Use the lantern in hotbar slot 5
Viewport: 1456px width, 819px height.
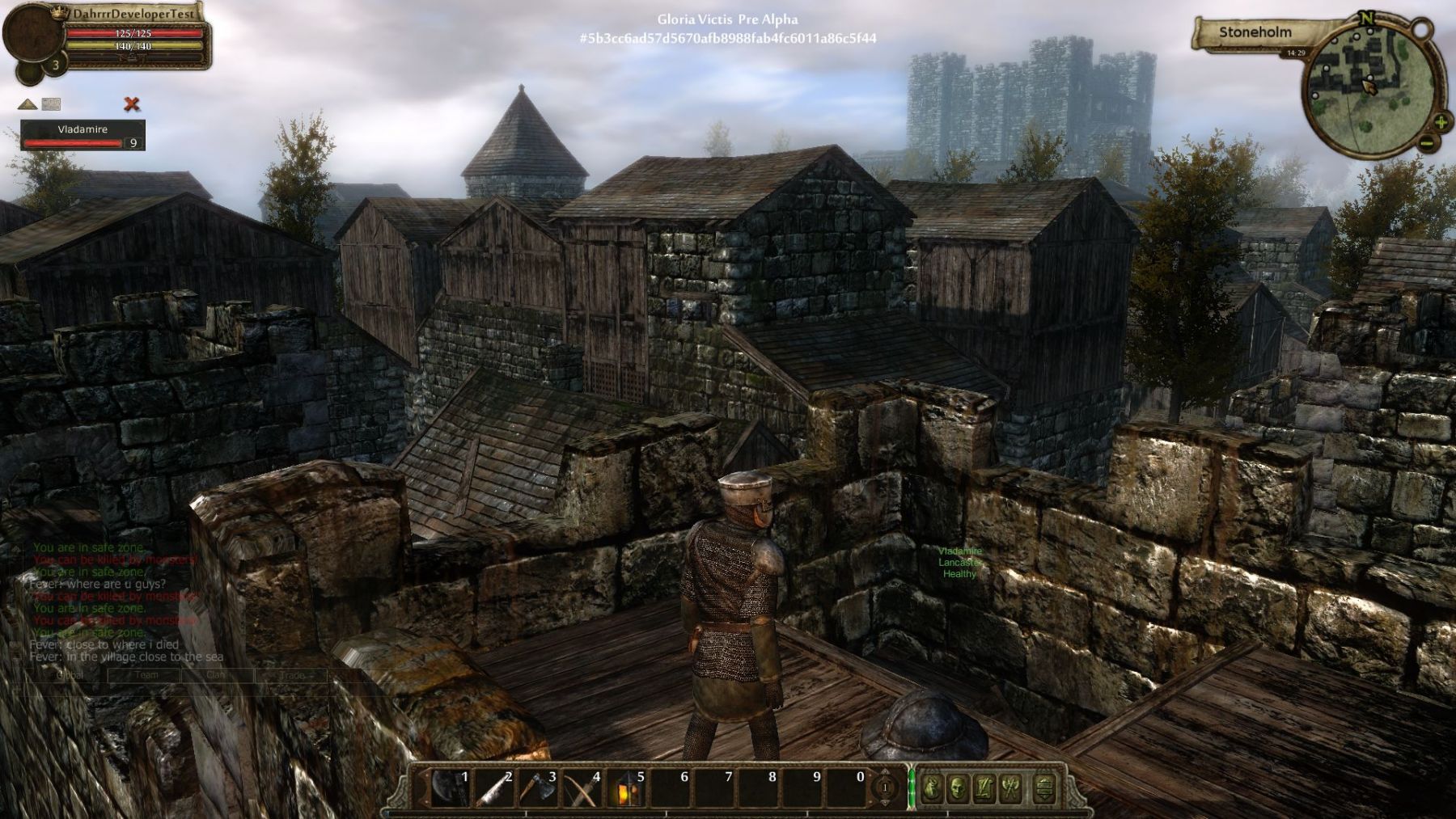[x=625, y=787]
